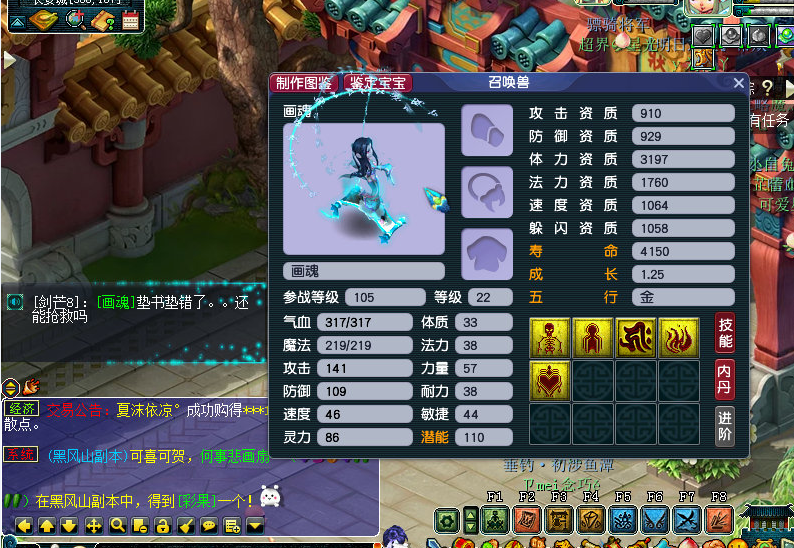Close the 召唤兽 summon pet window
Image resolution: width=794 pixels, height=548 pixels.
tap(739, 83)
